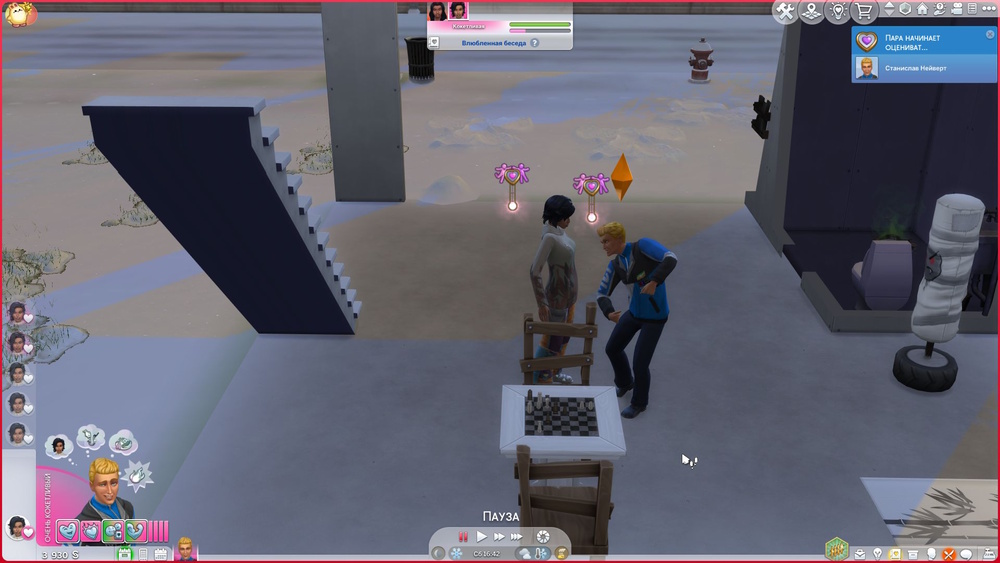Close the 'Пара начинает' notification
Screen dimensions: 1000x563
[990, 35]
